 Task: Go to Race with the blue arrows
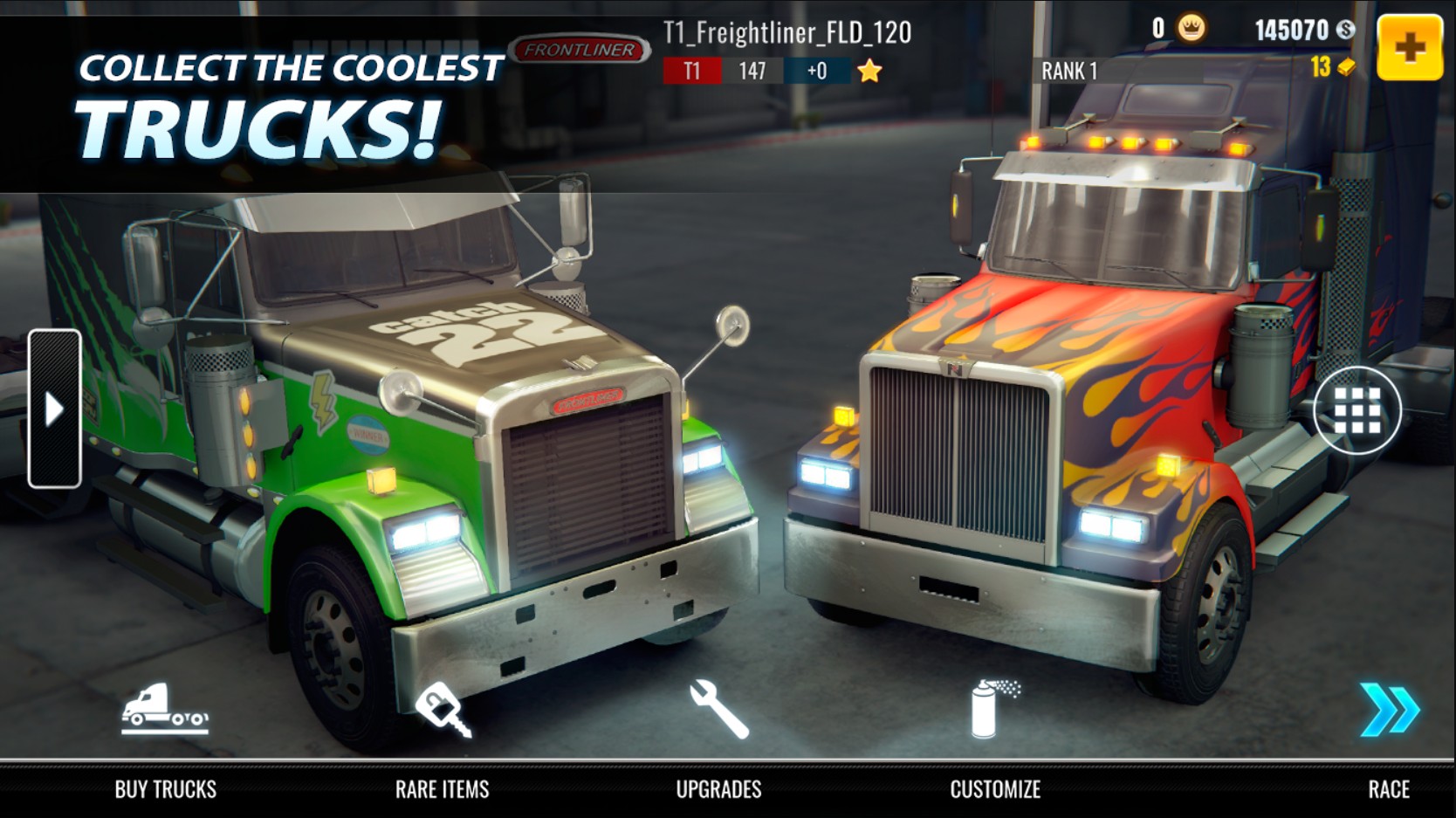1389,710
